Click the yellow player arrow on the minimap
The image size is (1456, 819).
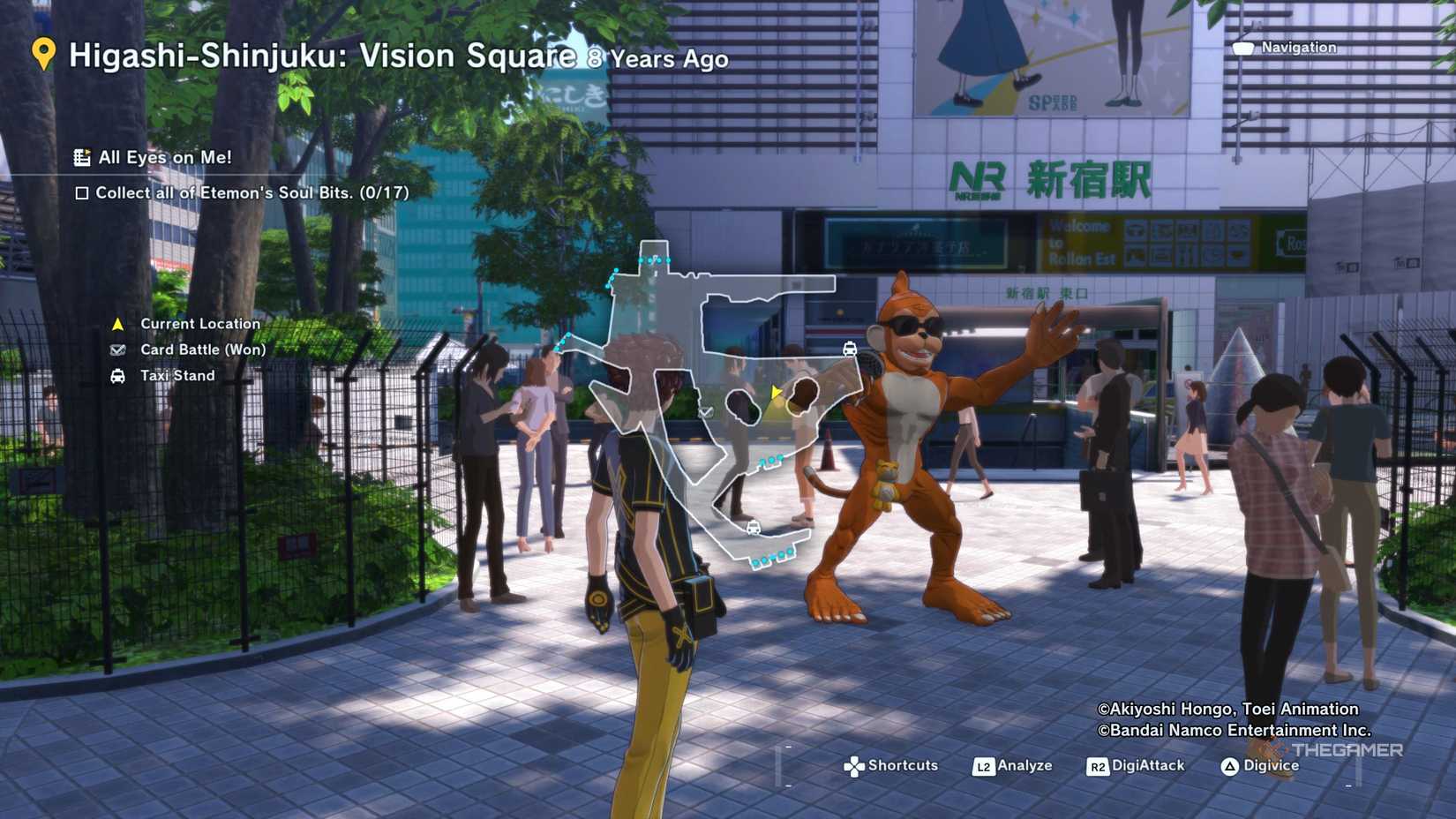pos(774,392)
